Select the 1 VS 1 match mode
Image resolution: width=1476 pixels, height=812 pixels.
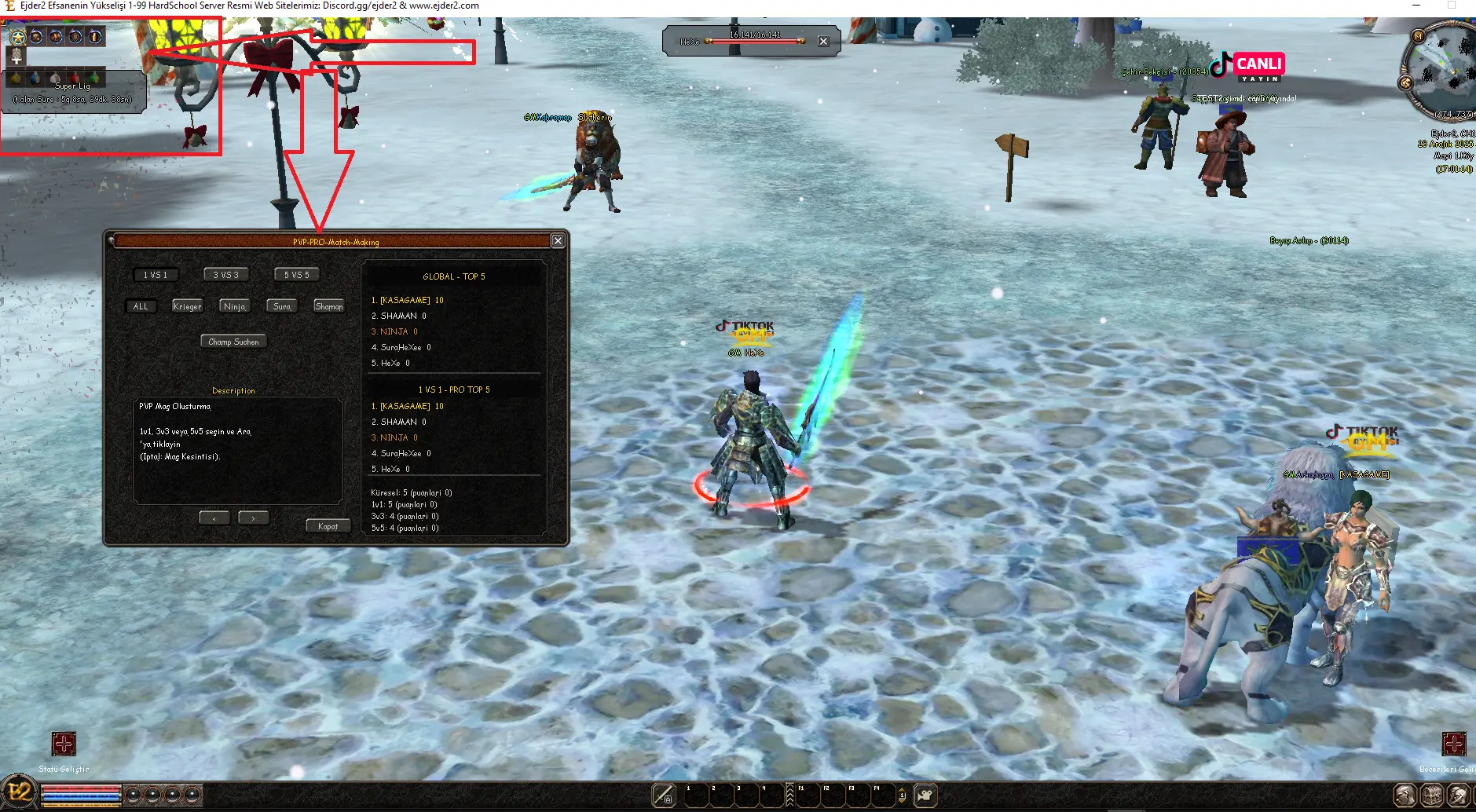point(156,275)
